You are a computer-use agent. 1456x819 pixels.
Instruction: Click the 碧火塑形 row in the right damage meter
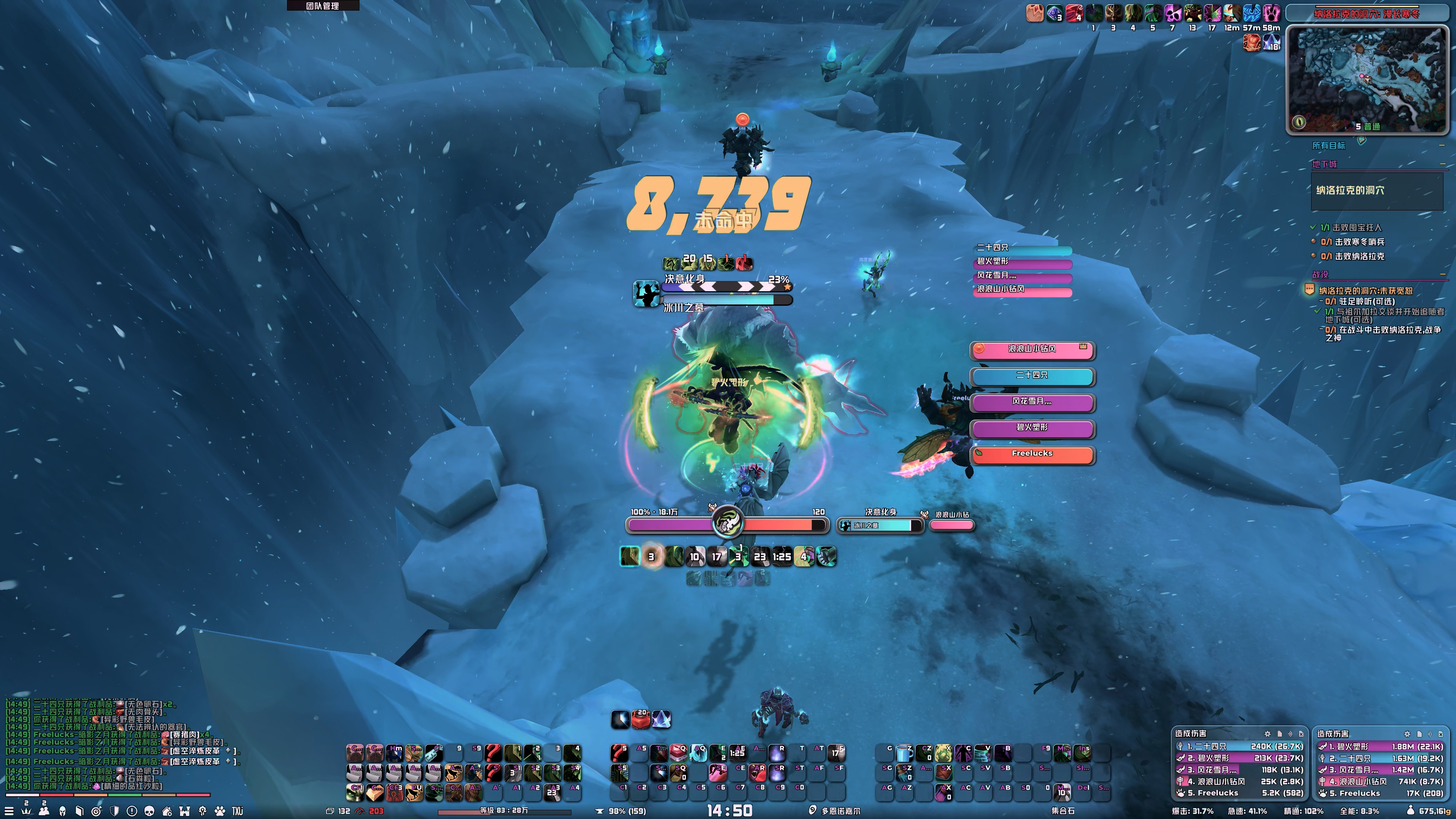click(x=1379, y=747)
